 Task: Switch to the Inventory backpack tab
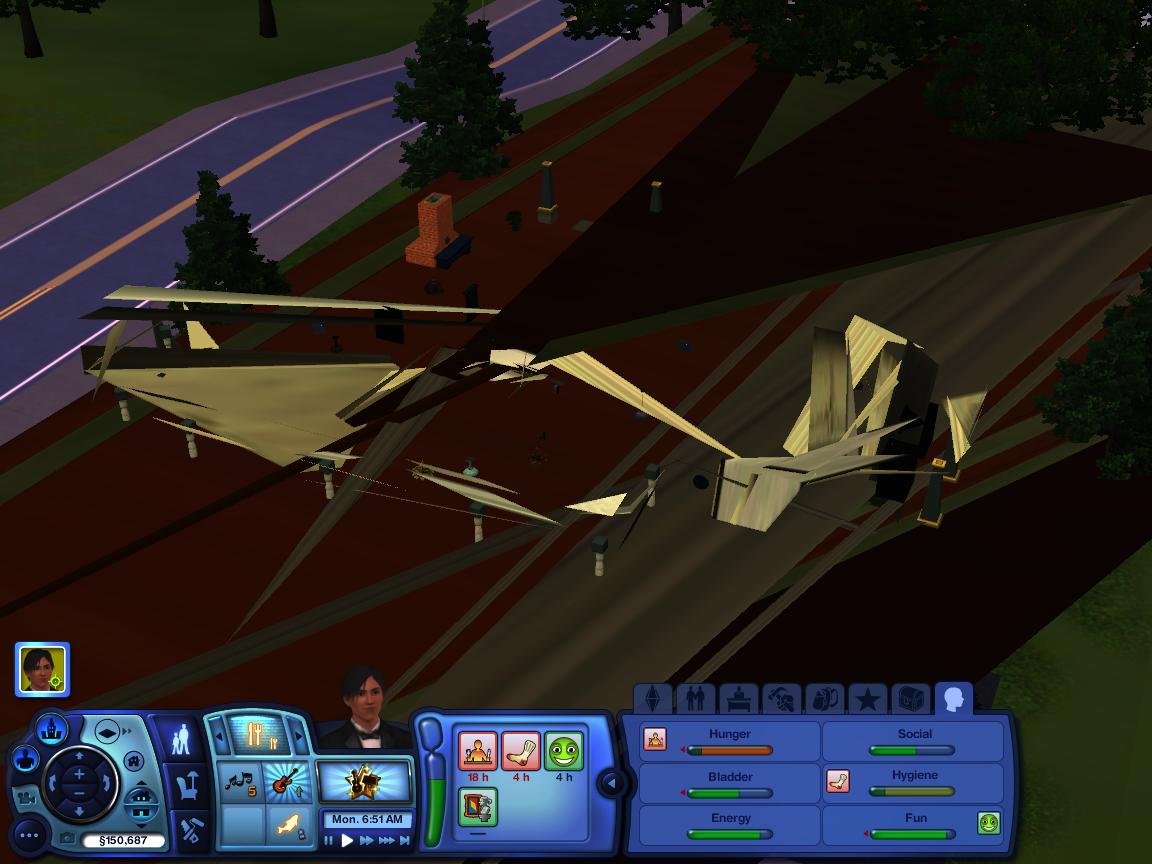tap(824, 697)
